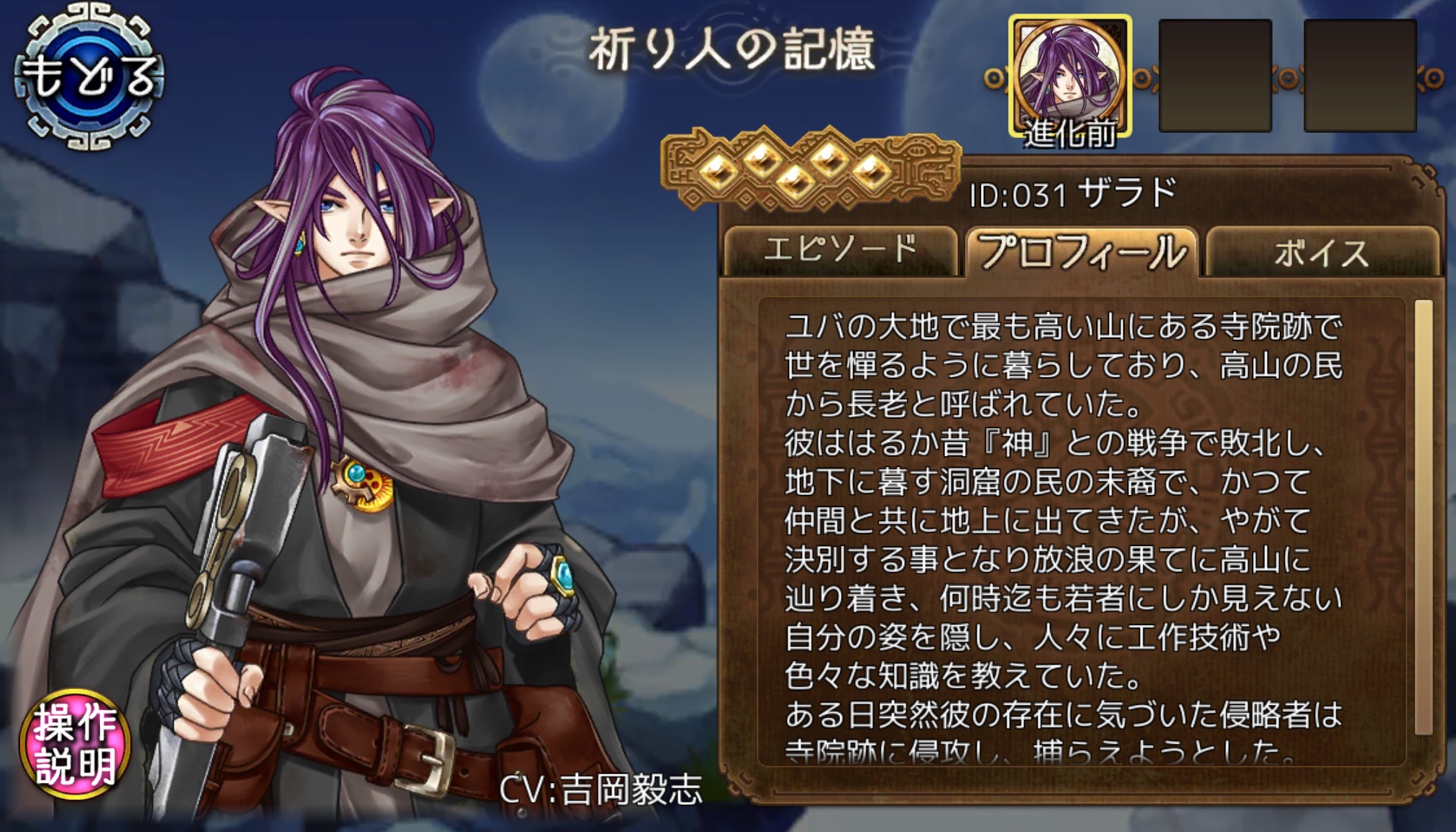Viewport: 1456px width, 832px height.
Task: Go back with the もどる button
Action: point(89,76)
